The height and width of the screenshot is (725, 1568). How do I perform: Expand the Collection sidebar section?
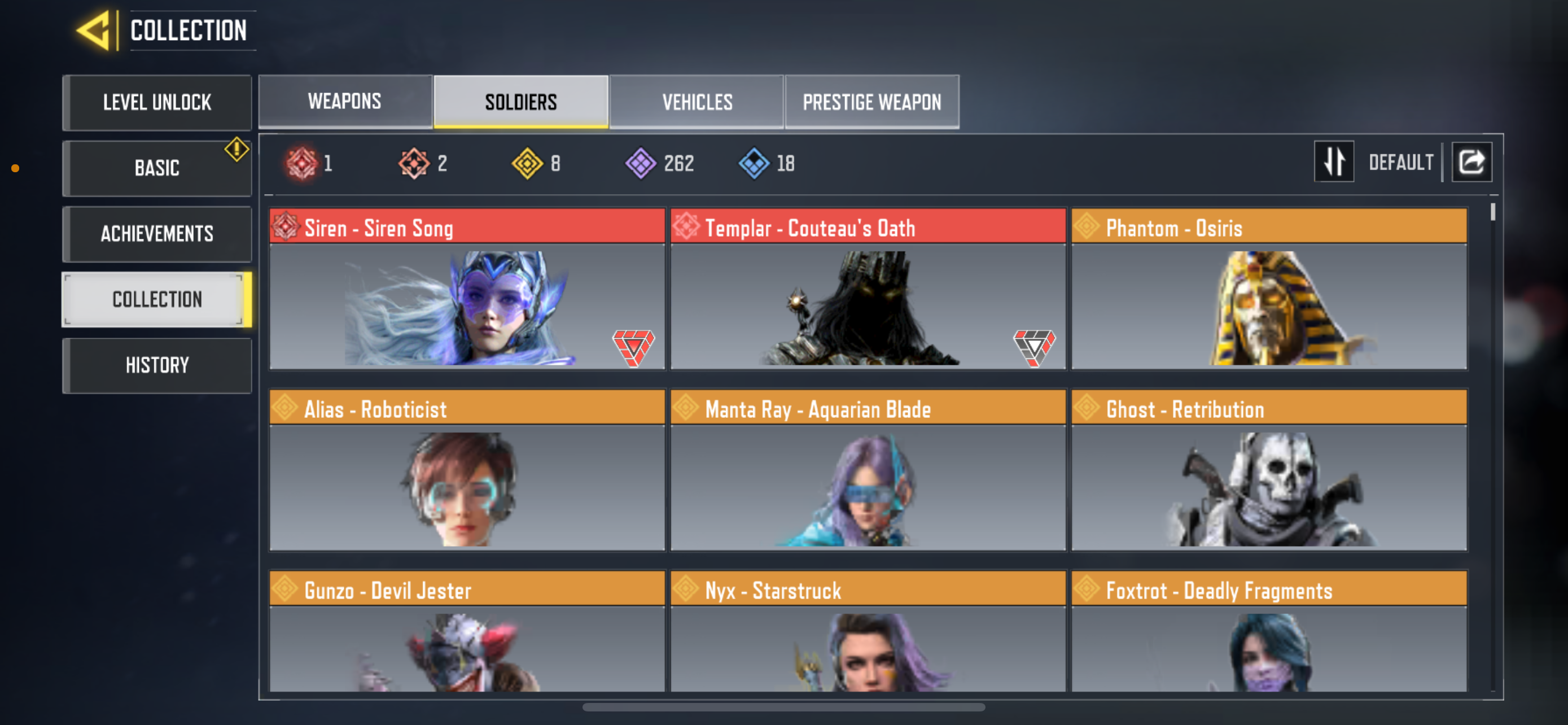[x=156, y=299]
